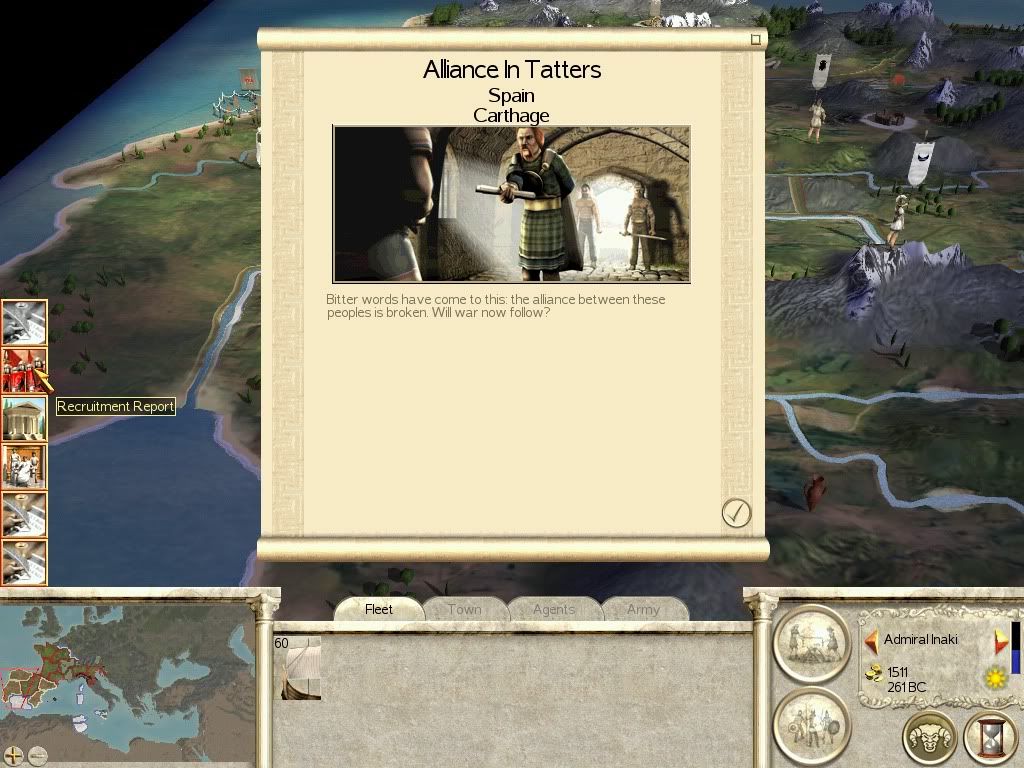The image size is (1024, 768).
Task: End the turn with the hourglass button
Action: click(x=989, y=738)
